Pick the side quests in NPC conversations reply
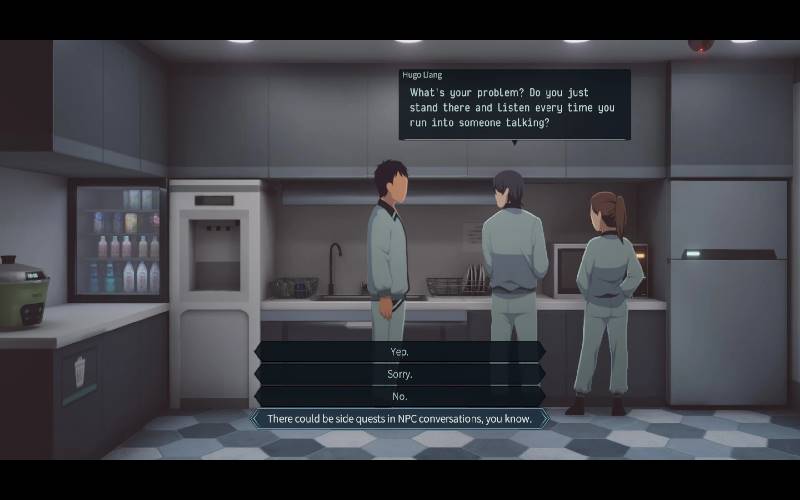Image resolution: width=800 pixels, height=500 pixels. pos(399,419)
